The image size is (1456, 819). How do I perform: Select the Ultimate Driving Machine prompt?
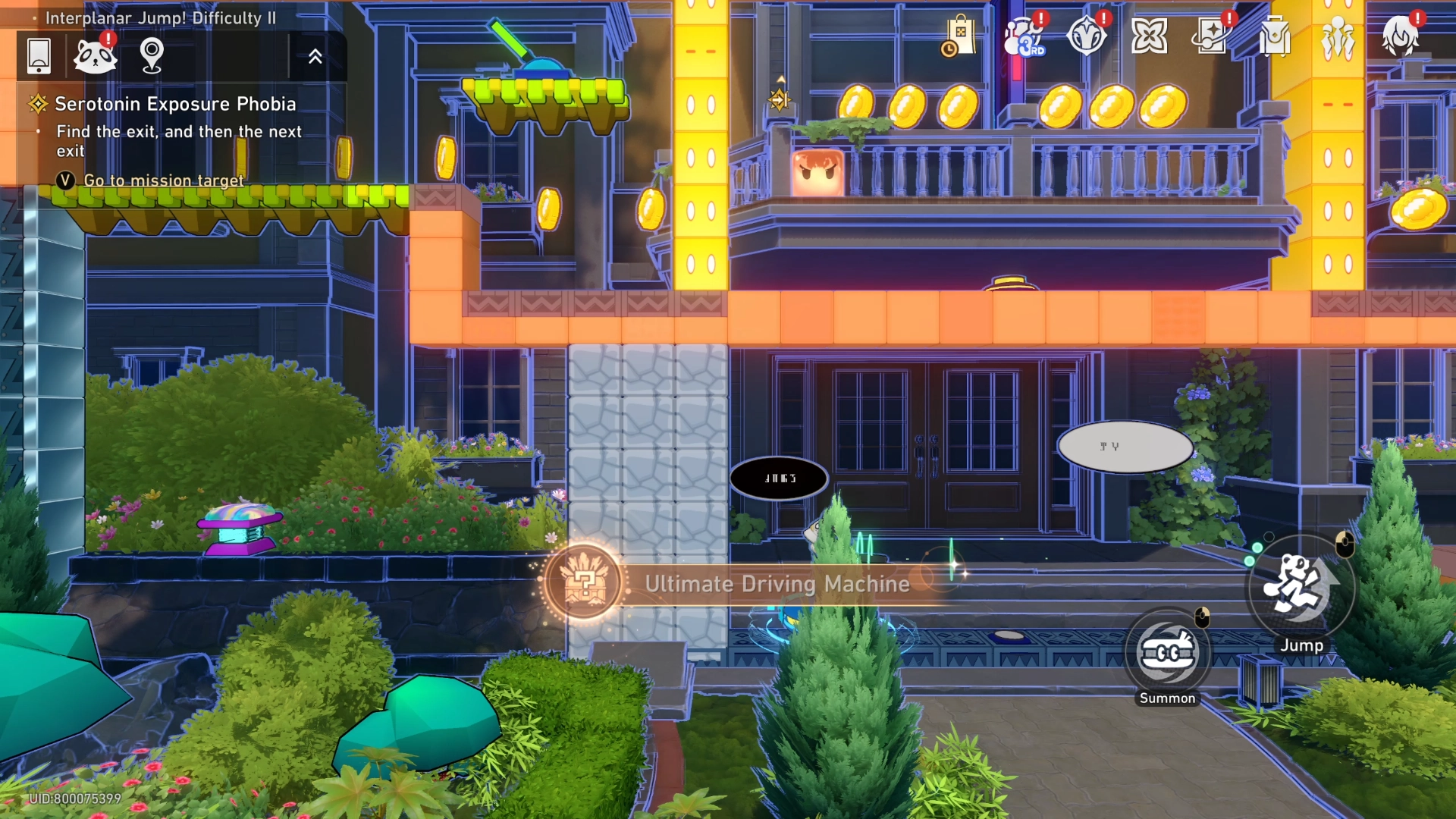click(777, 584)
